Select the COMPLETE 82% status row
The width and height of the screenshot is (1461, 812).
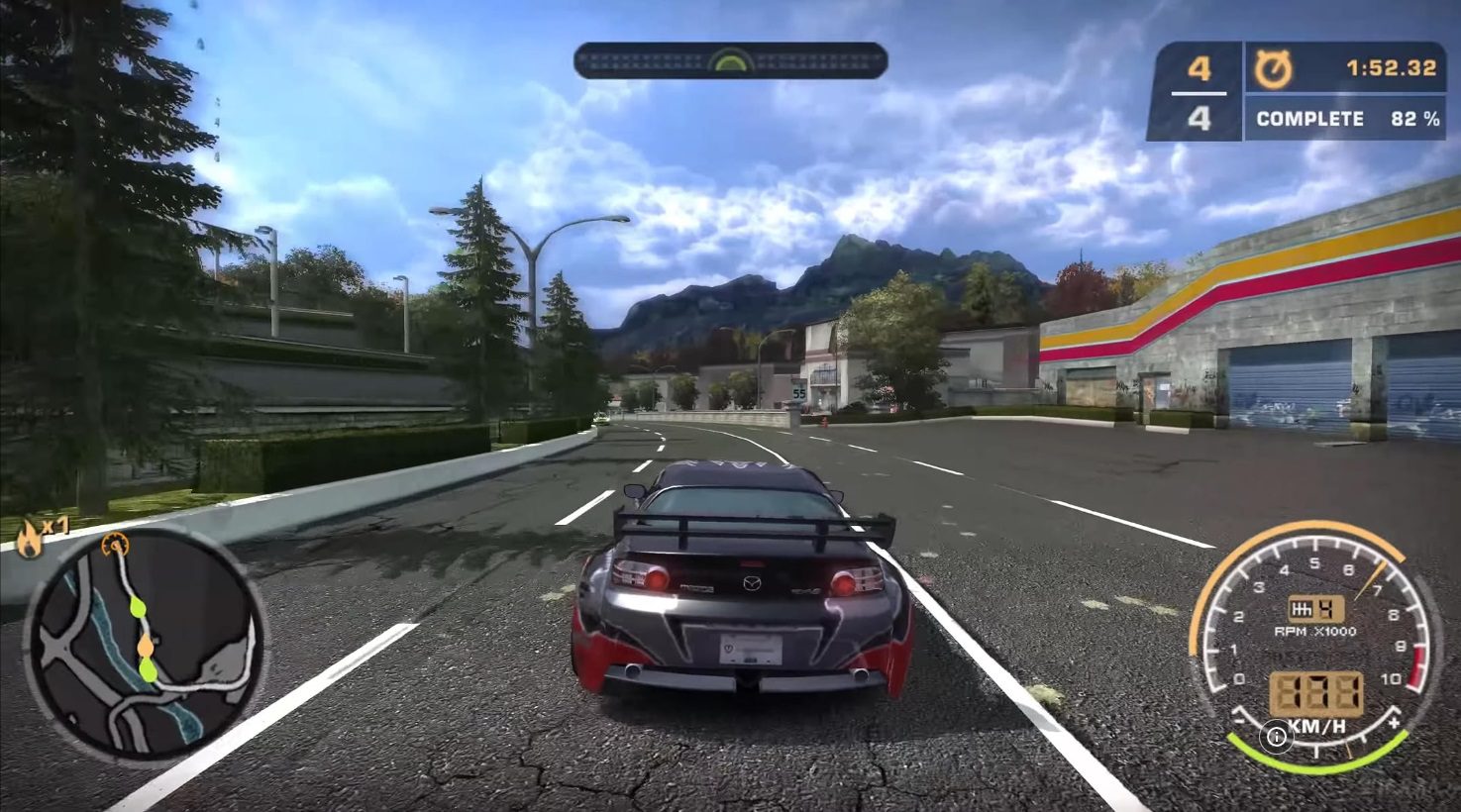click(1344, 118)
